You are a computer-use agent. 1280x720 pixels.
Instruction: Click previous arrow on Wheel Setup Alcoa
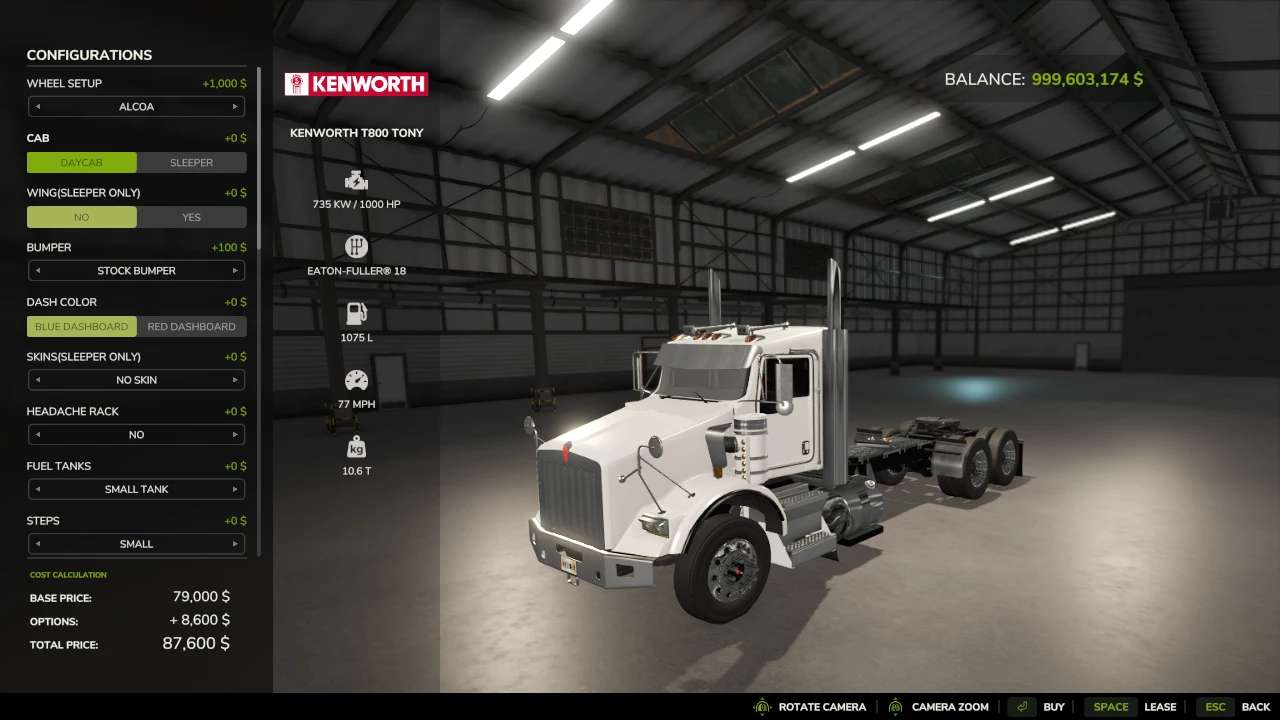(38, 107)
